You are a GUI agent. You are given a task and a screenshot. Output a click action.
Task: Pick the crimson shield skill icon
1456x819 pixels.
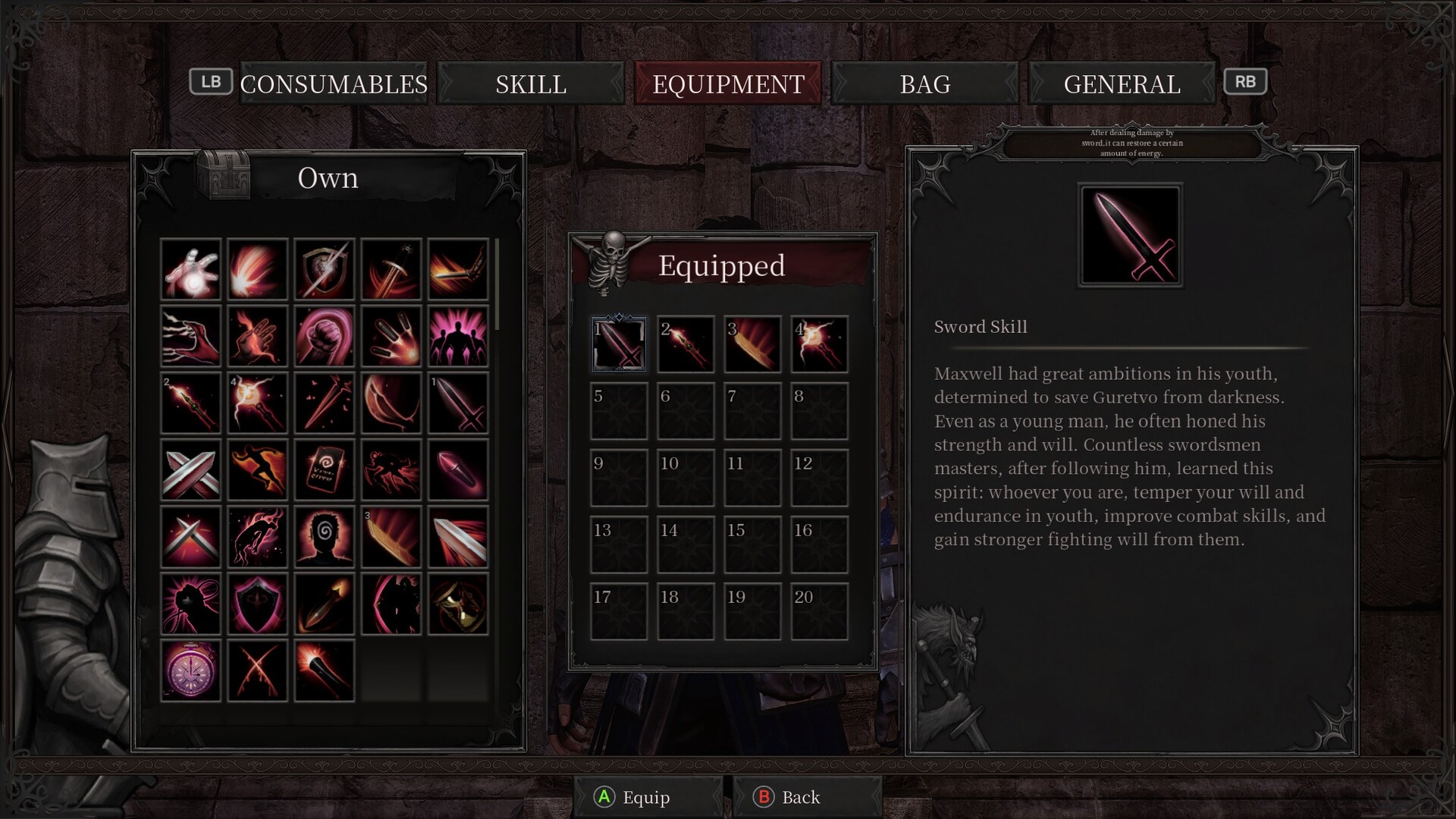point(257,604)
